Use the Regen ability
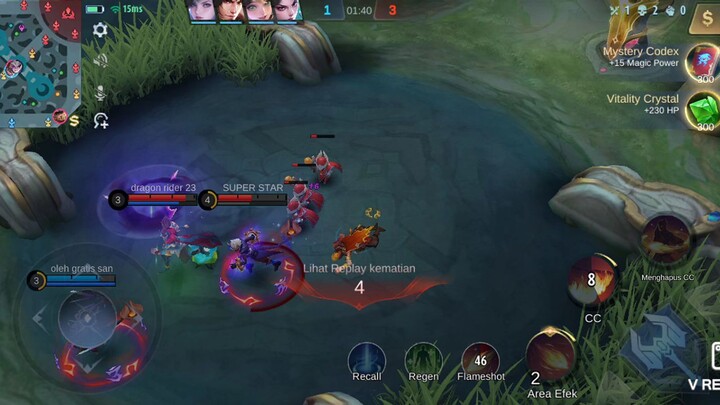 (424, 359)
